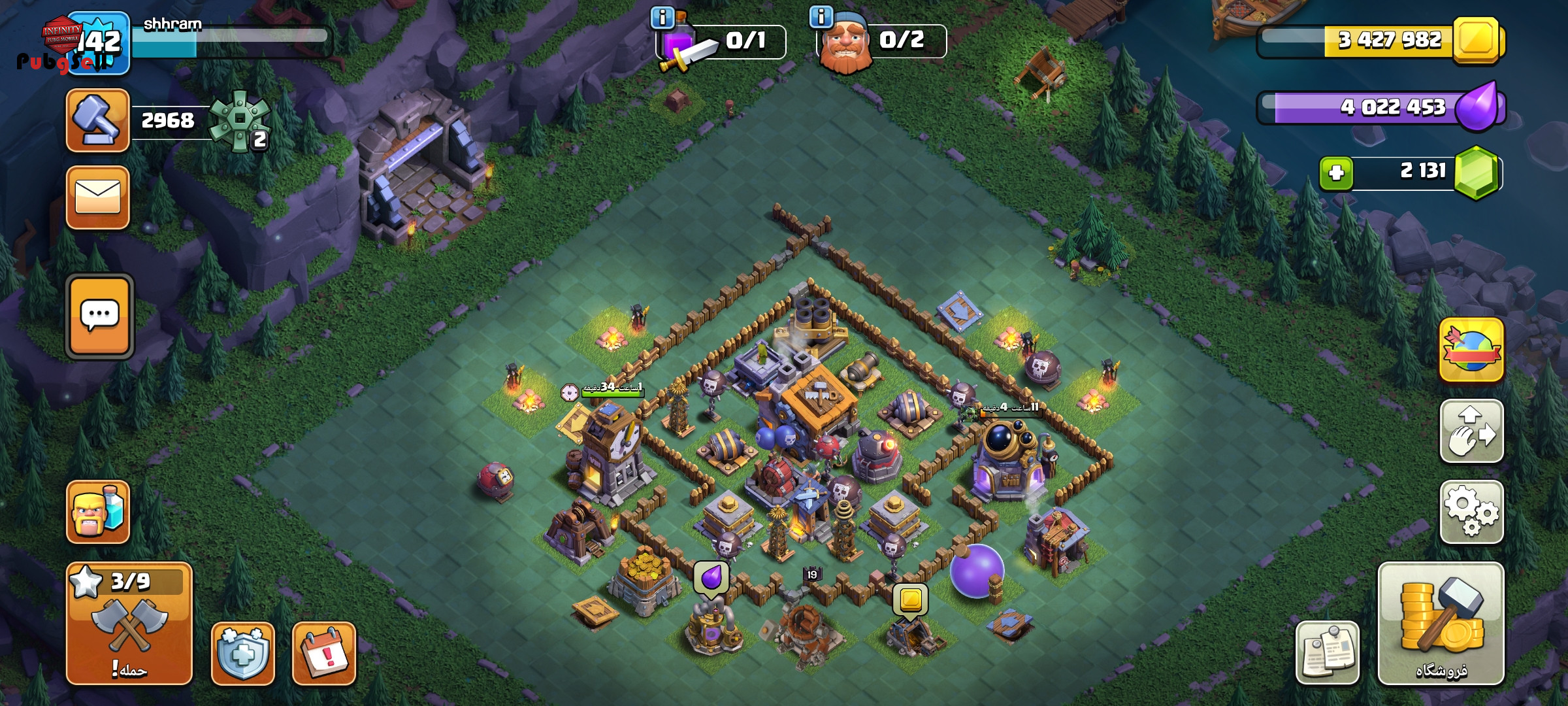The image size is (1568, 706).
Task: Open the shield protection info
Action: [242, 653]
